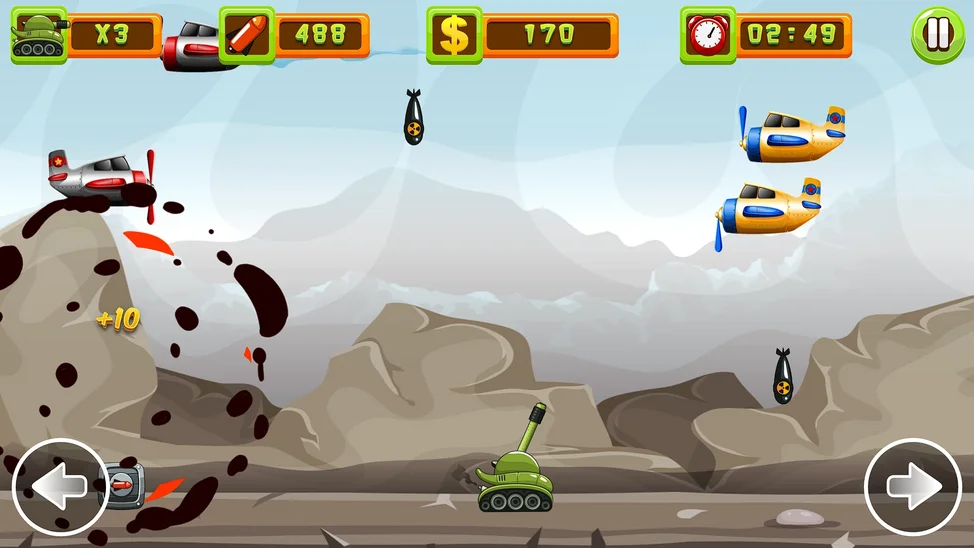Tap the right arrow move button
The image size is (974, 548).
tap(913, 487)
